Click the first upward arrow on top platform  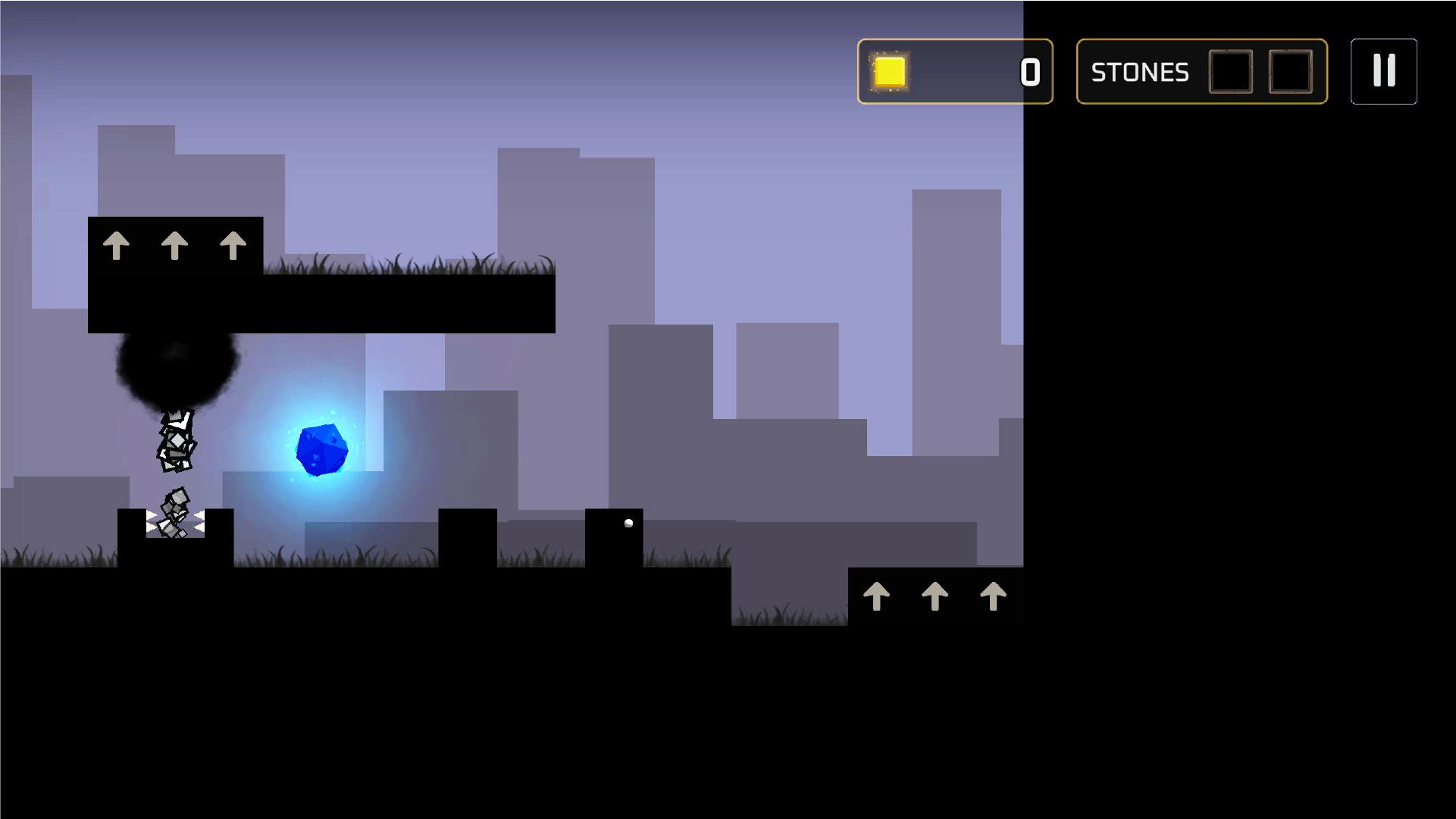pyautogui.click(x=118, y=245)
